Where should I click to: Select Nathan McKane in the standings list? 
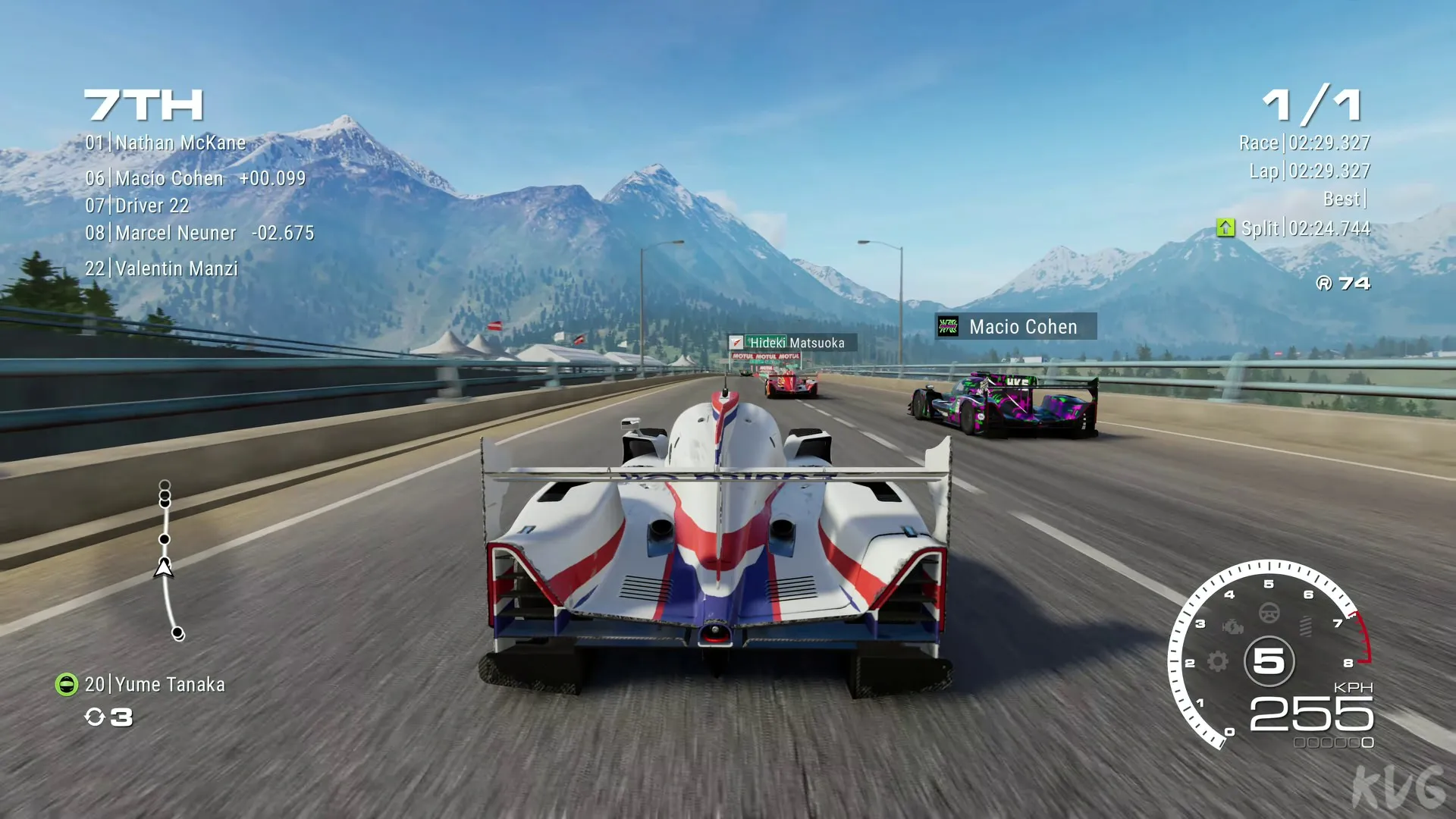pyautogui.click(x=165, y=143)
